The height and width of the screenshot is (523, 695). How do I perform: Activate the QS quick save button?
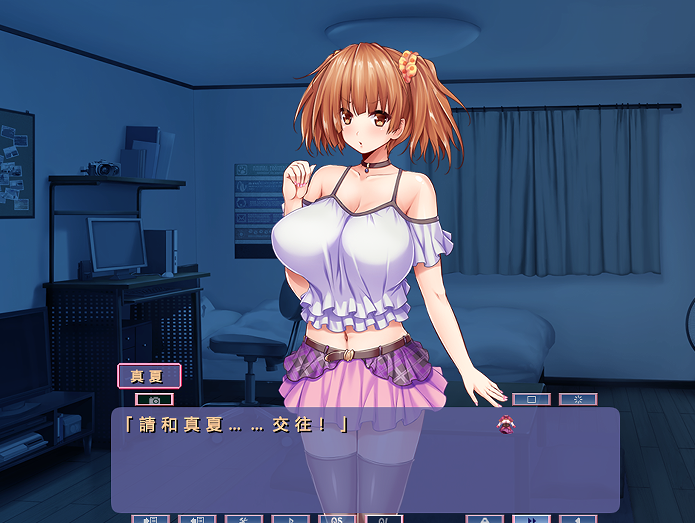coord(337,519)
